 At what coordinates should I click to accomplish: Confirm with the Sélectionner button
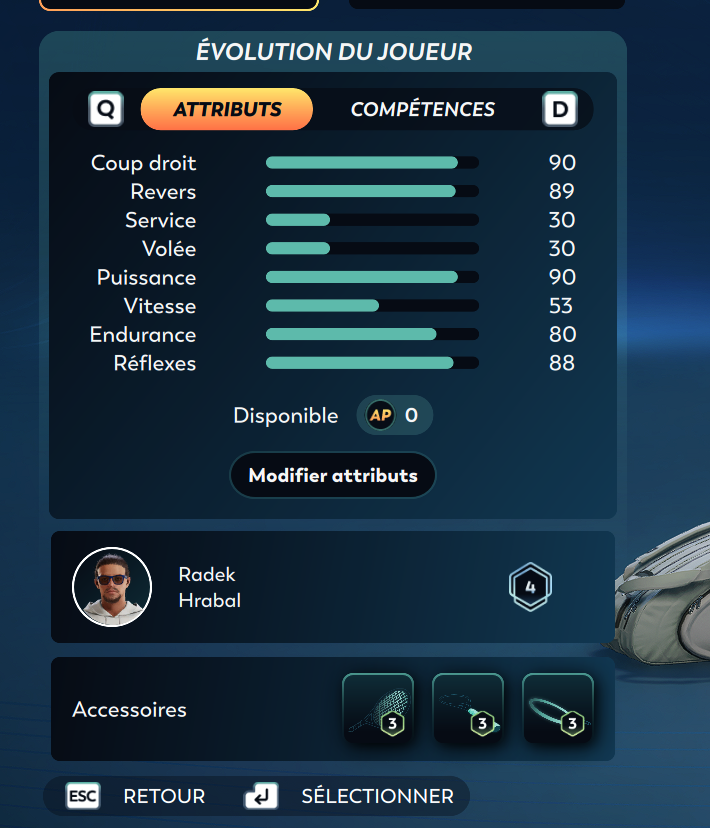click(x=350, y=796)
